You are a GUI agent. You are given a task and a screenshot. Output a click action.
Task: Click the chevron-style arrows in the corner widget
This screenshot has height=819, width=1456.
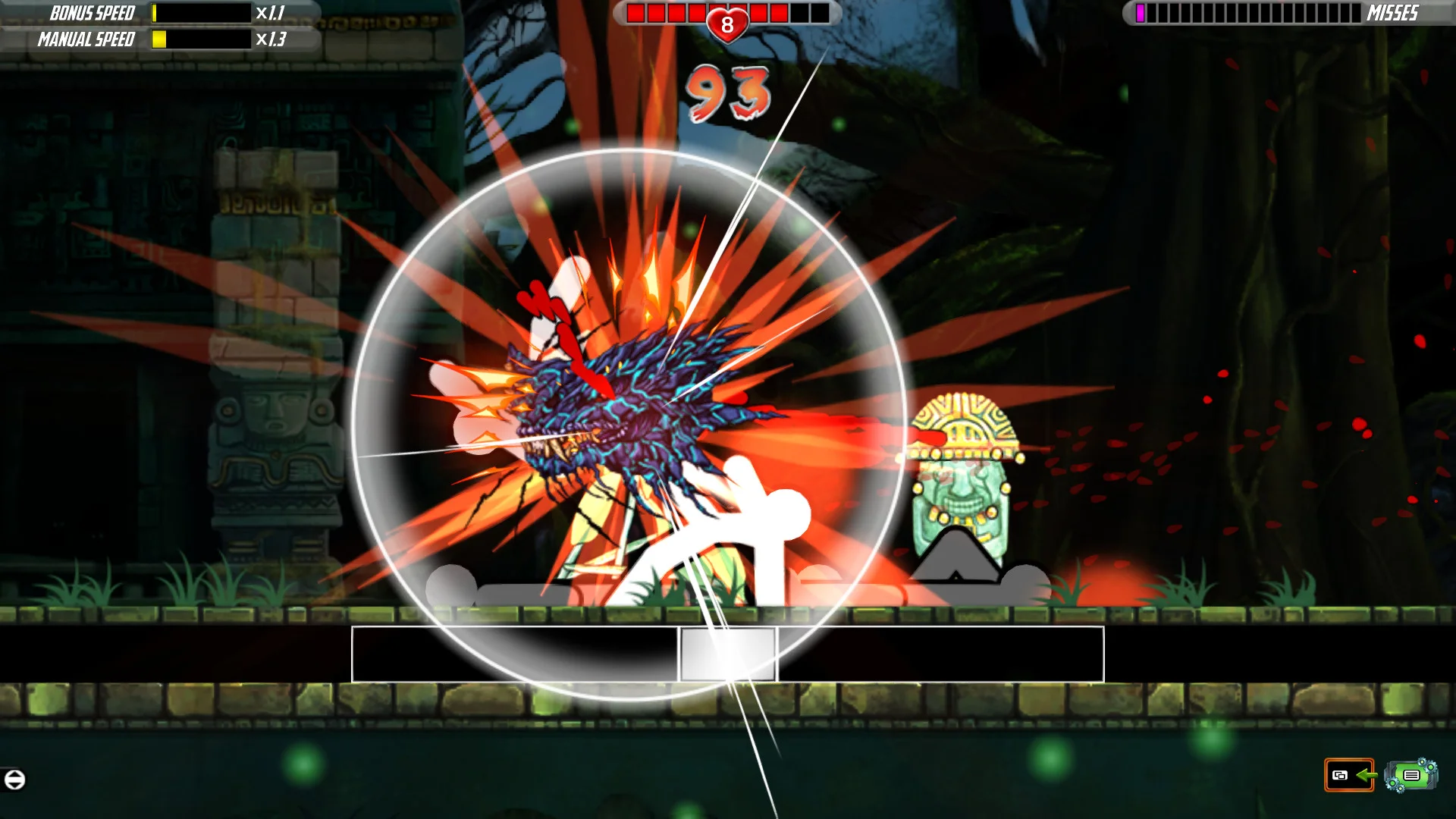point(14,779)
